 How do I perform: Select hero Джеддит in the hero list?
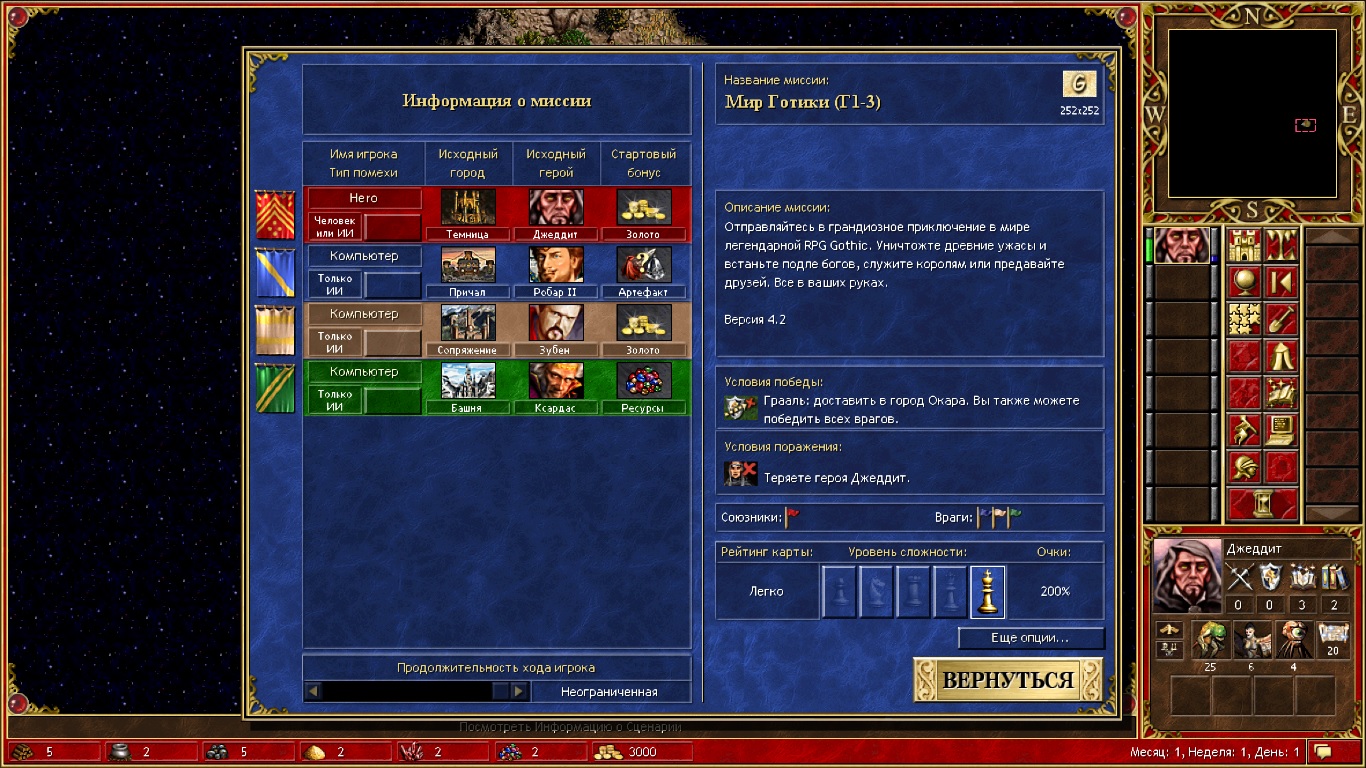click(1181, 245)
